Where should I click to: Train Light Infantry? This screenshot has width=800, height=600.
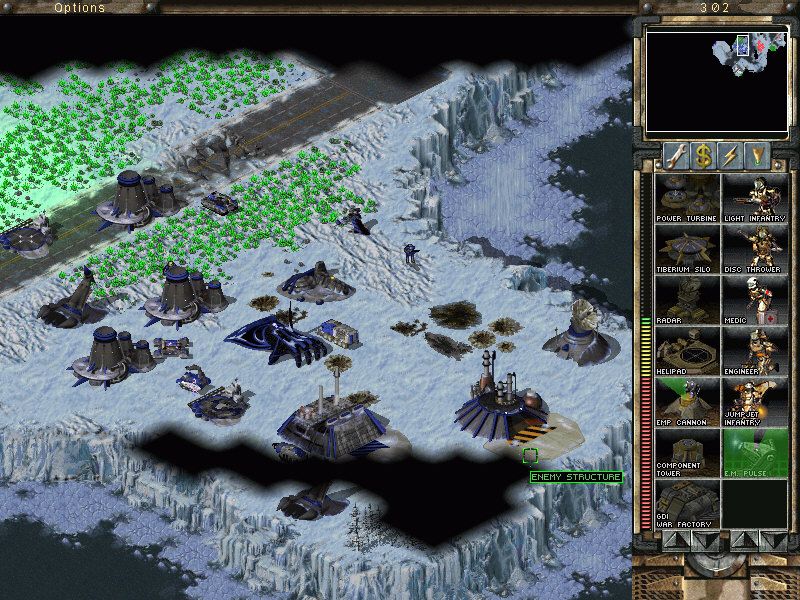tap(754, 198)
